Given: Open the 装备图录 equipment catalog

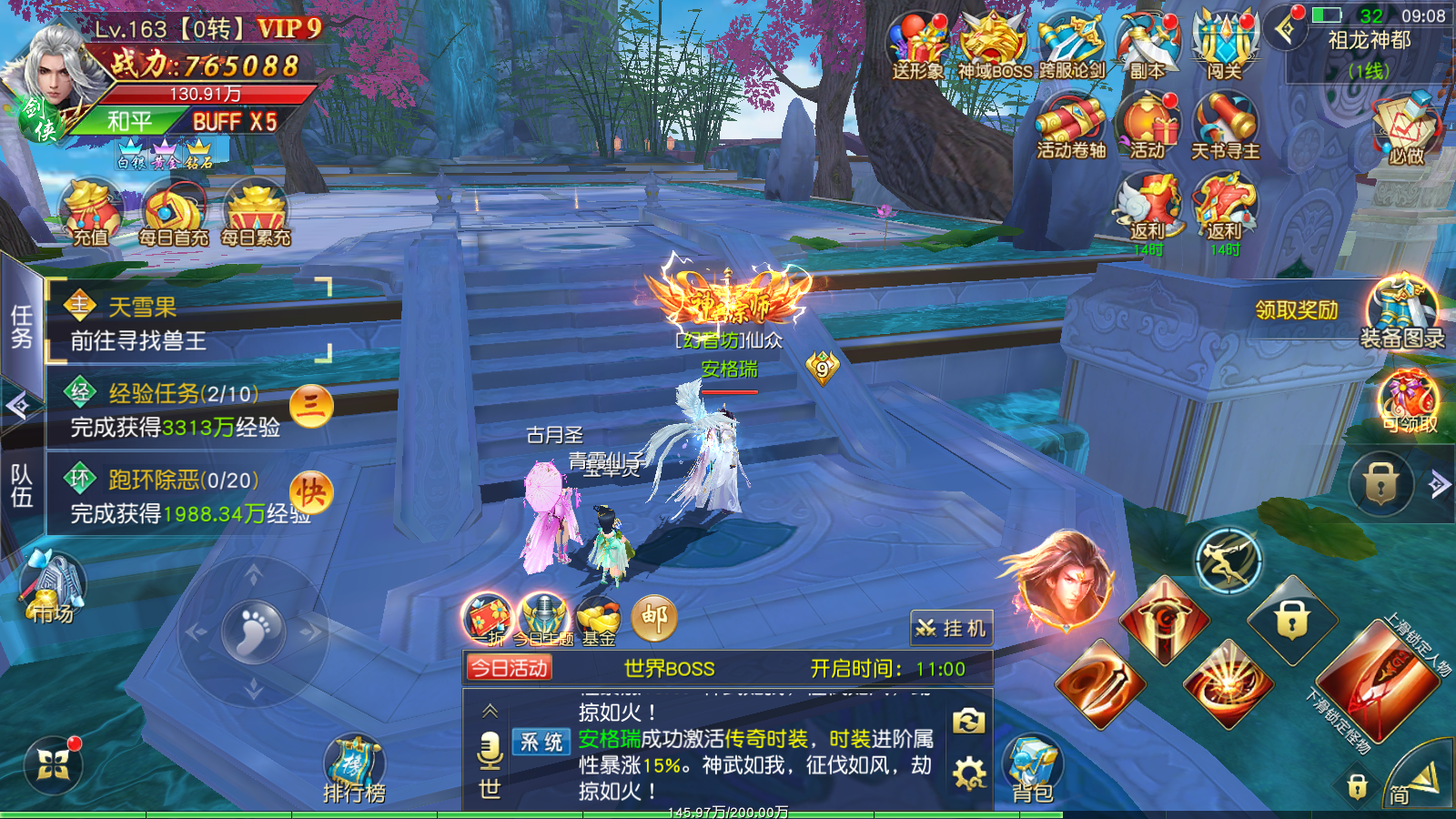Looking at the screenshot, I should point(1402,314).
